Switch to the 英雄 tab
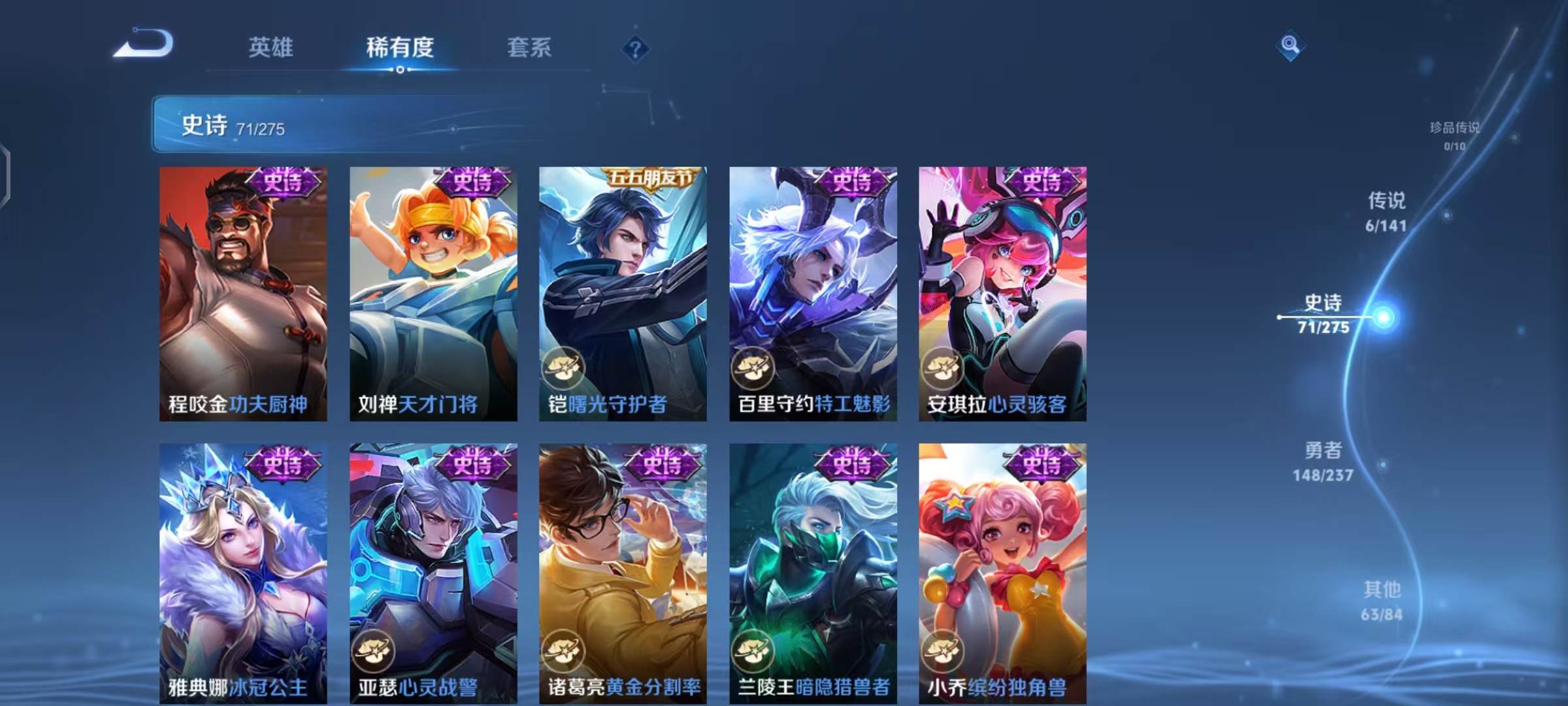The height and width of the screenshot is (706, 1568). tap(272, 46)
